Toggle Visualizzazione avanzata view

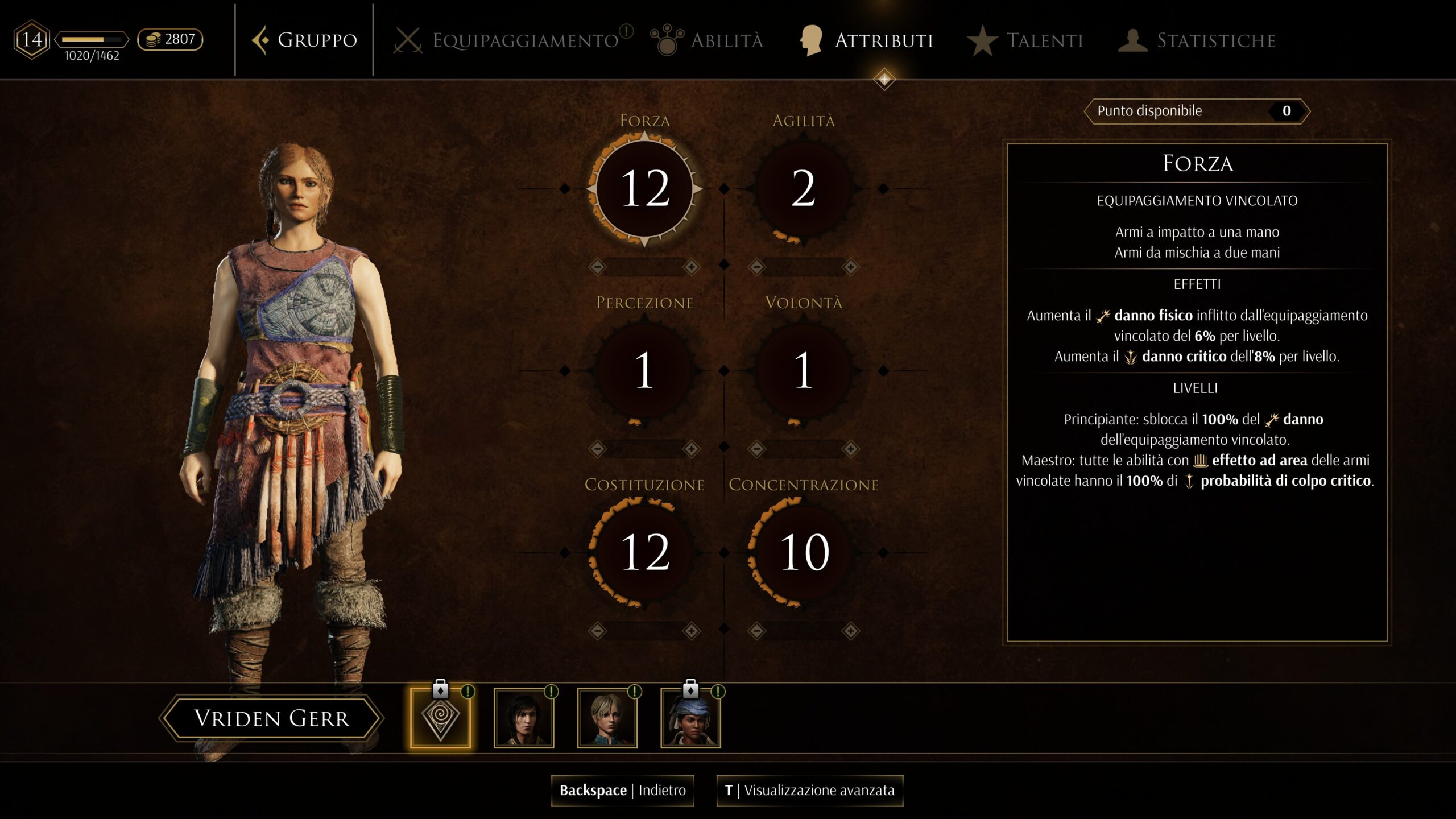click(x=809, y=791)
